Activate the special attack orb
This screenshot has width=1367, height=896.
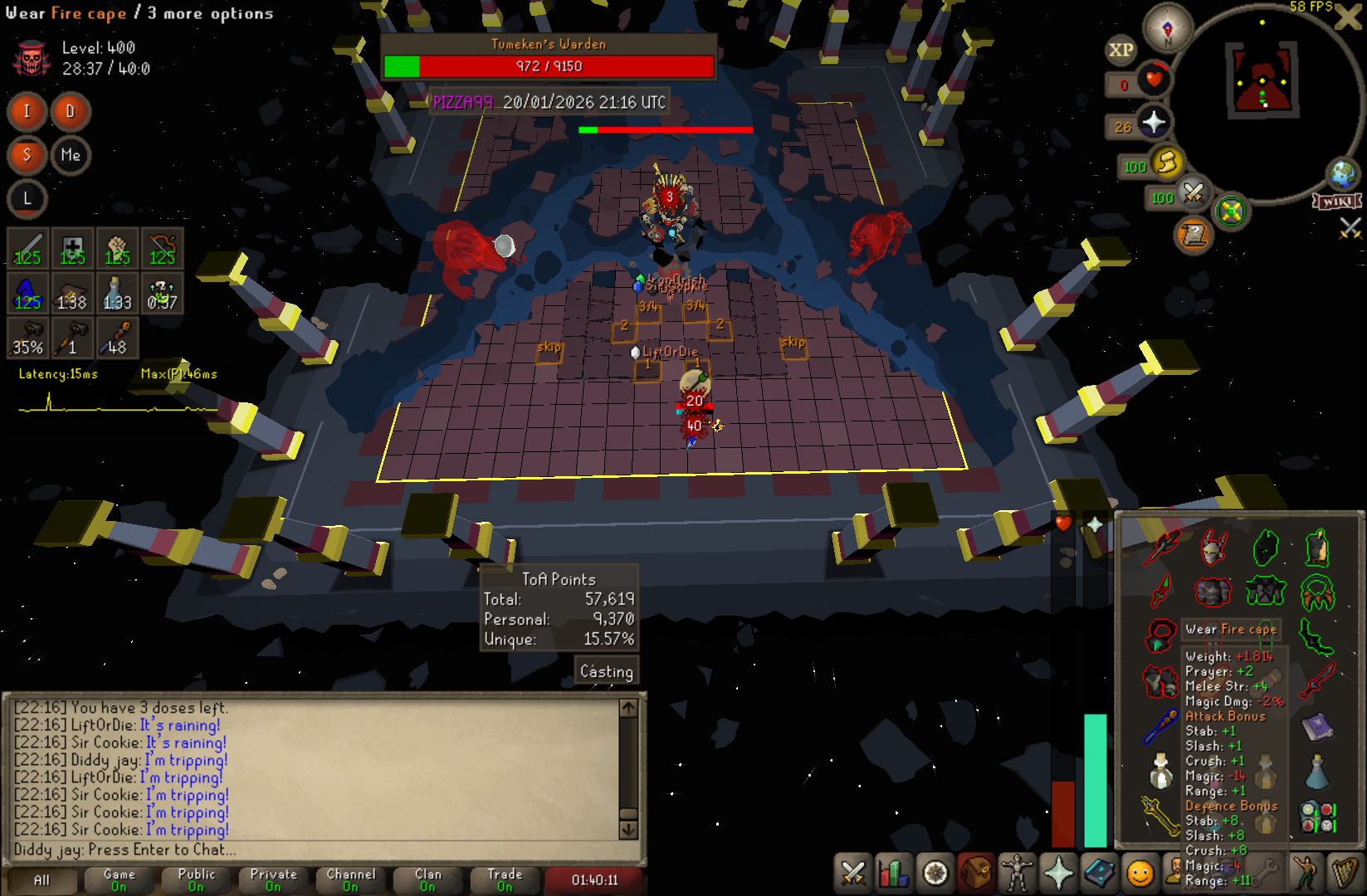[x=1193, y=193]
